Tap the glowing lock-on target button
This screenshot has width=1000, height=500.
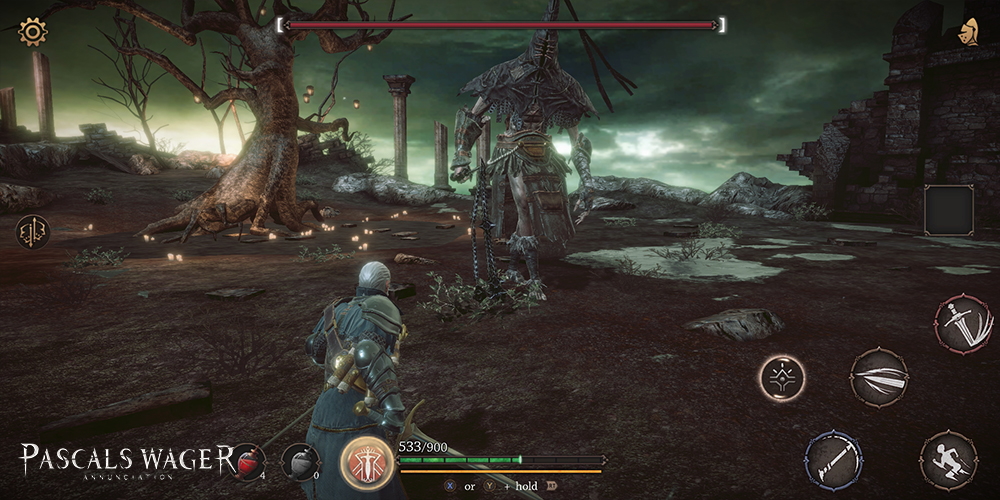point(781,378)
